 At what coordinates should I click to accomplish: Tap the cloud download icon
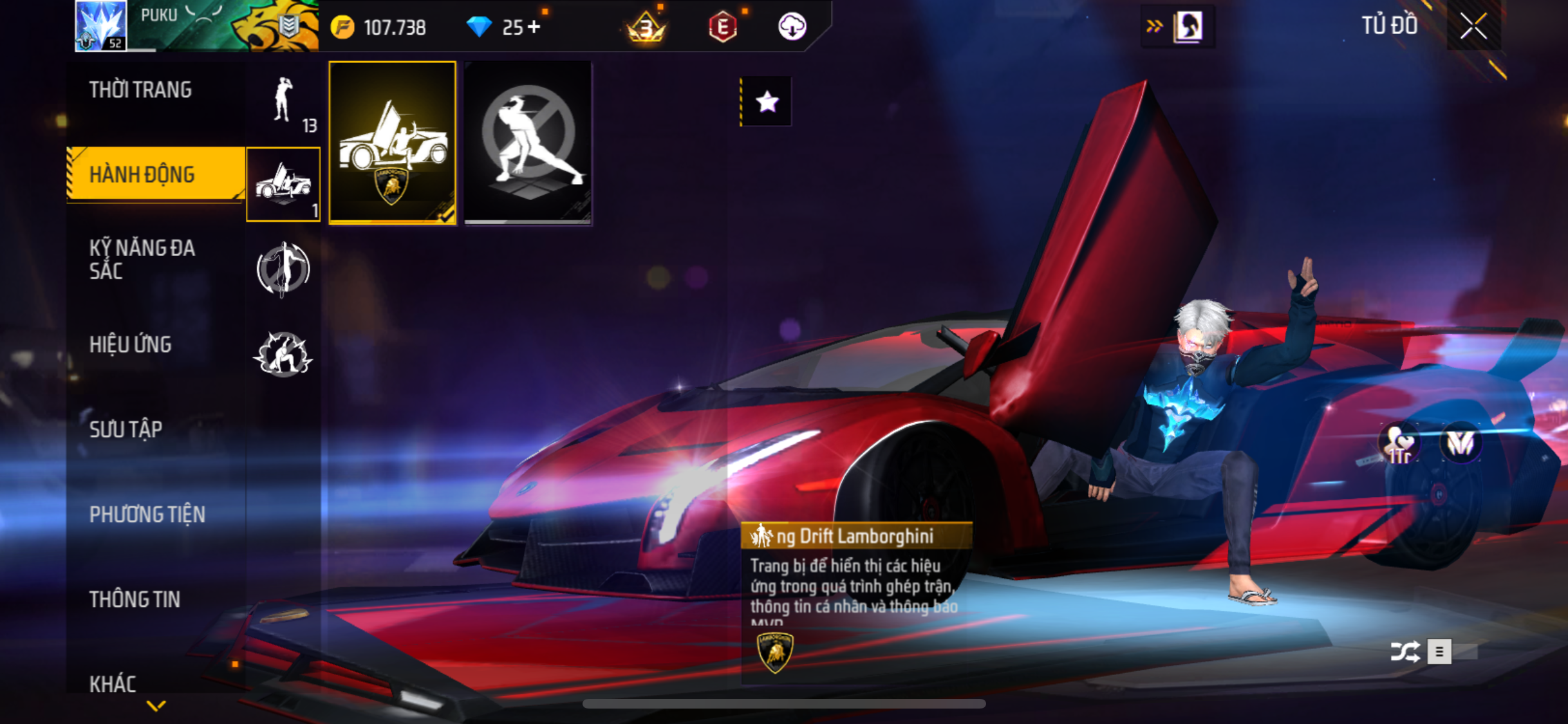[x=792, y=27]
